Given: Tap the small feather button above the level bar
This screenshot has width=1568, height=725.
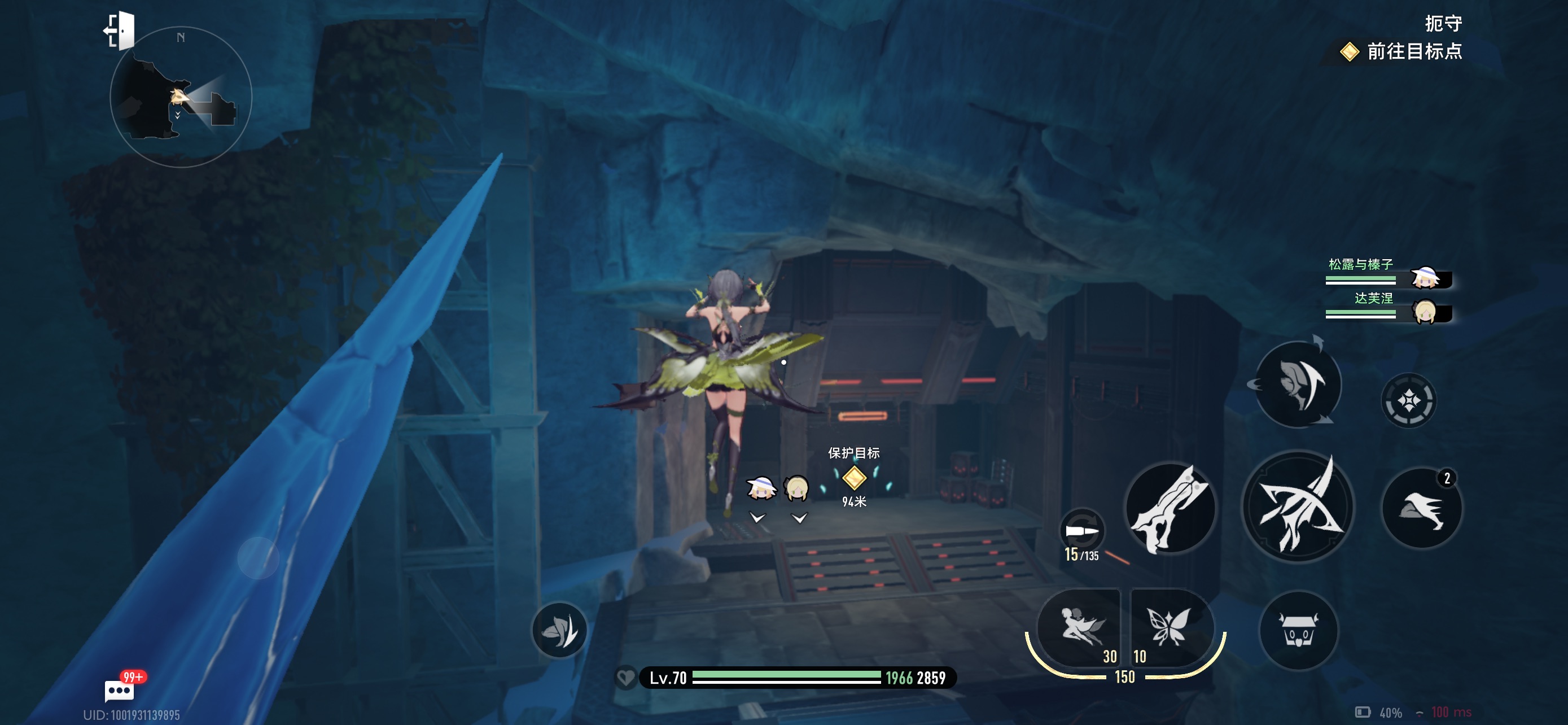Looking at the screenshot, I should click(x=559, y=630).
